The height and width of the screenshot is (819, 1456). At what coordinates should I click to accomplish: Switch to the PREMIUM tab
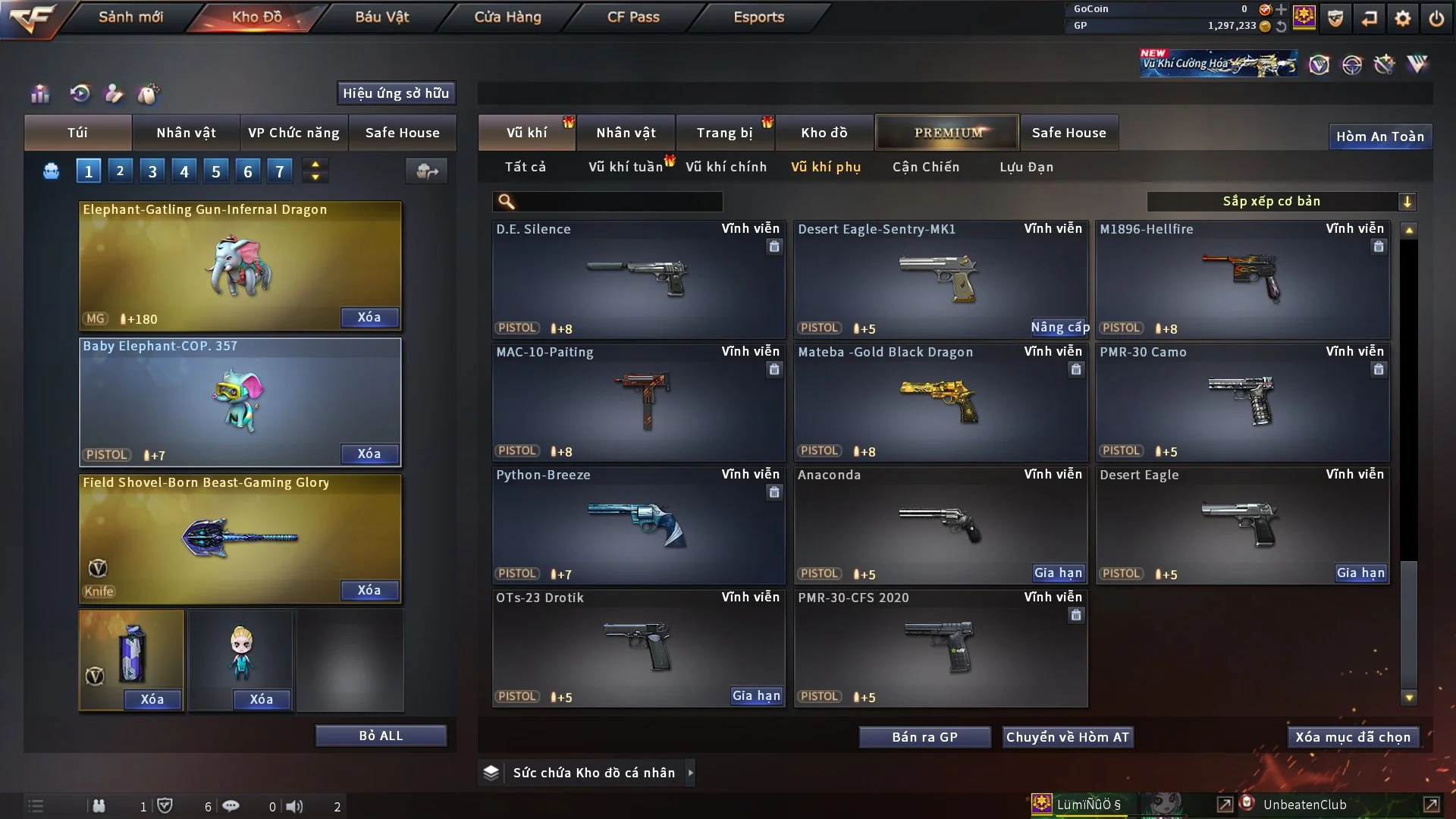pyautogui.click(x=947, y=133)
